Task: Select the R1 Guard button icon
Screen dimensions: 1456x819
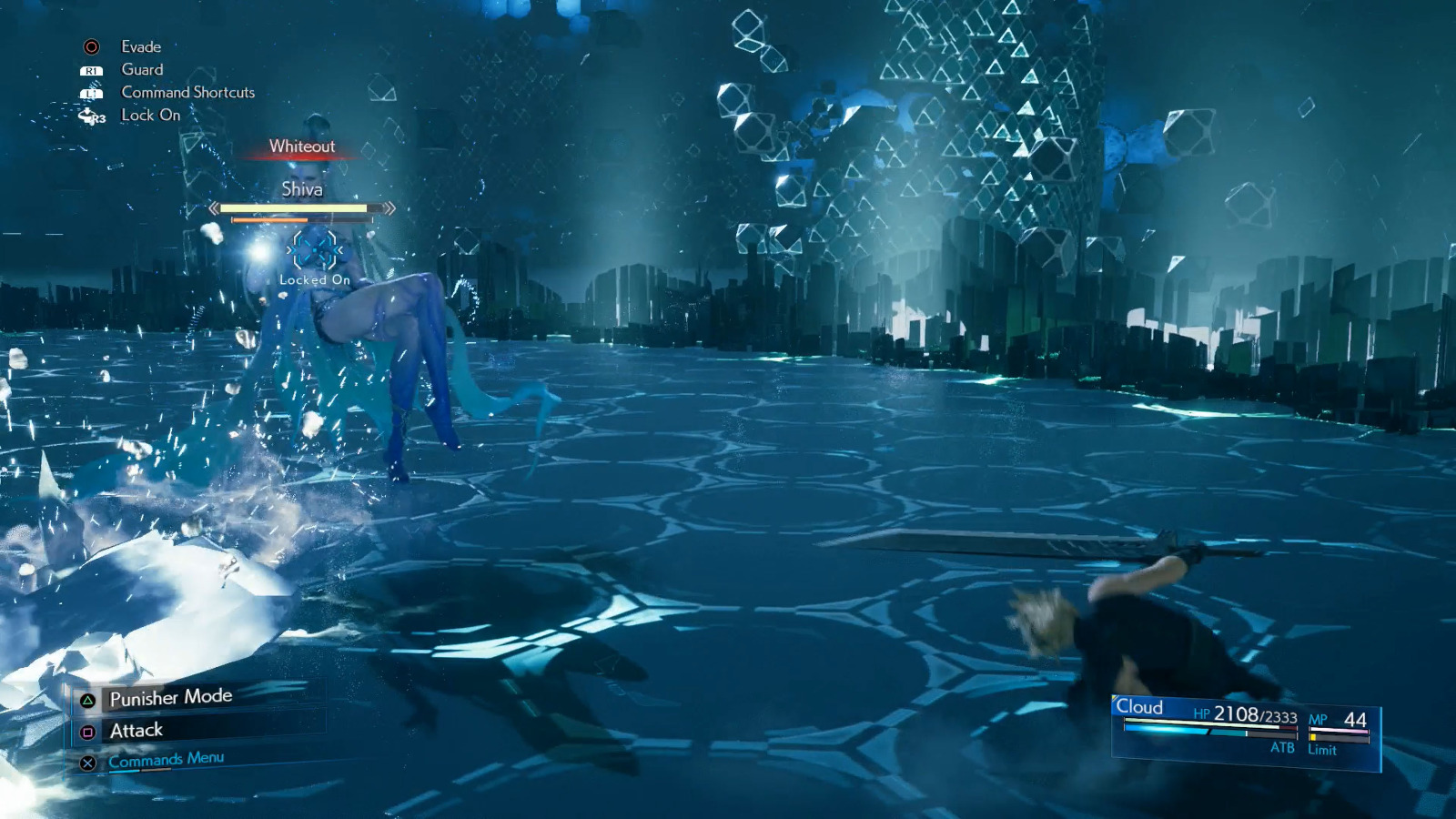Action: [x=91, y=69]
